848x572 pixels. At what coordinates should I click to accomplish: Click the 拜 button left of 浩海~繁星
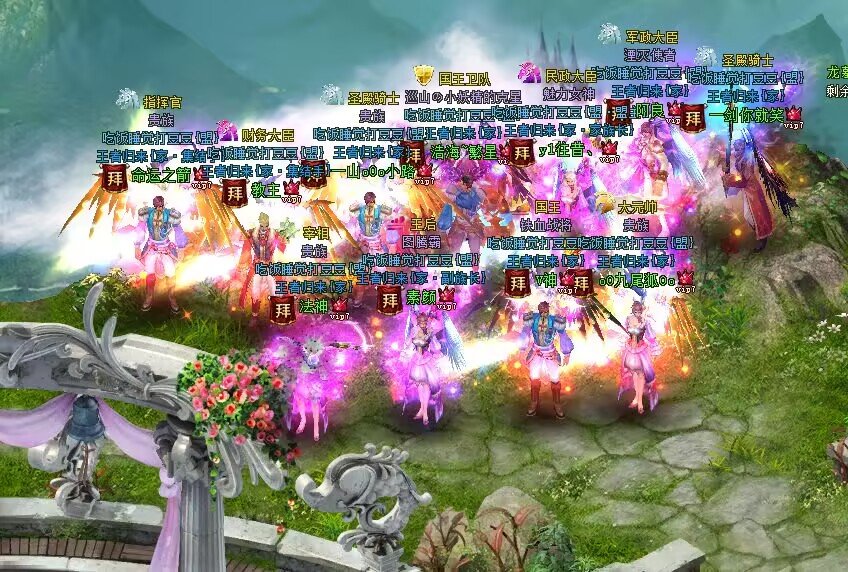(x=412, y=154)
